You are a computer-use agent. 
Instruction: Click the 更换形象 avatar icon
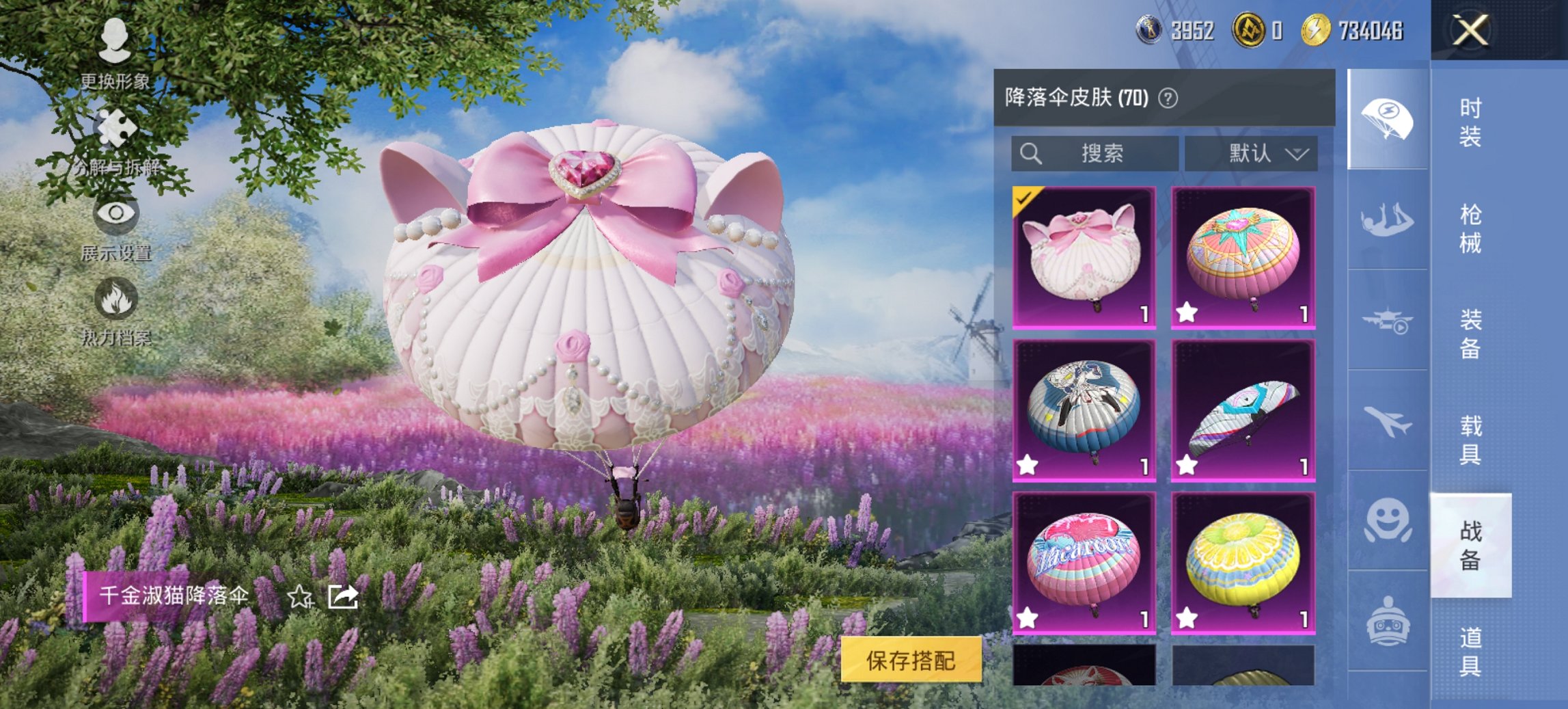pyautogui.click(x=115, y=40)
